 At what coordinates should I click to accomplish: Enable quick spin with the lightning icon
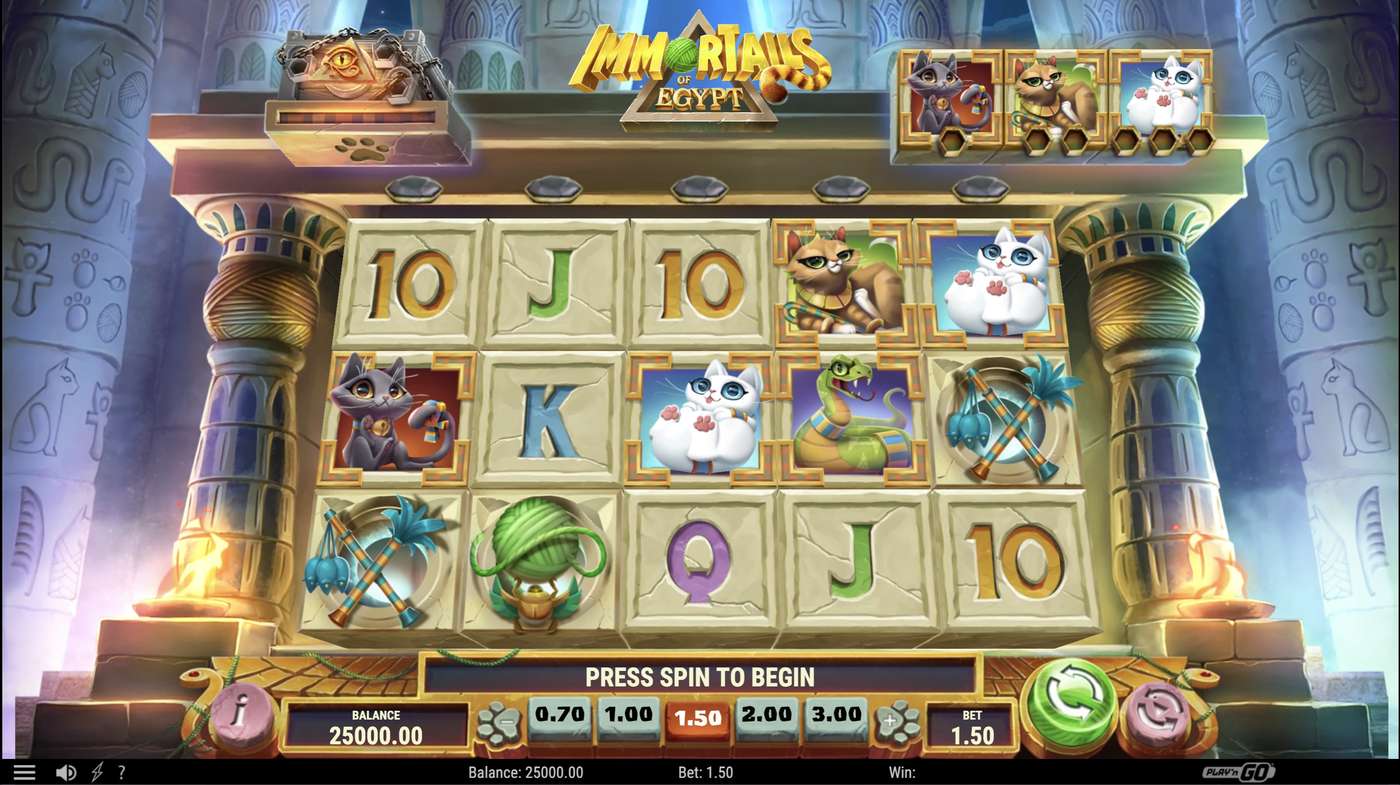coord(96,771)
